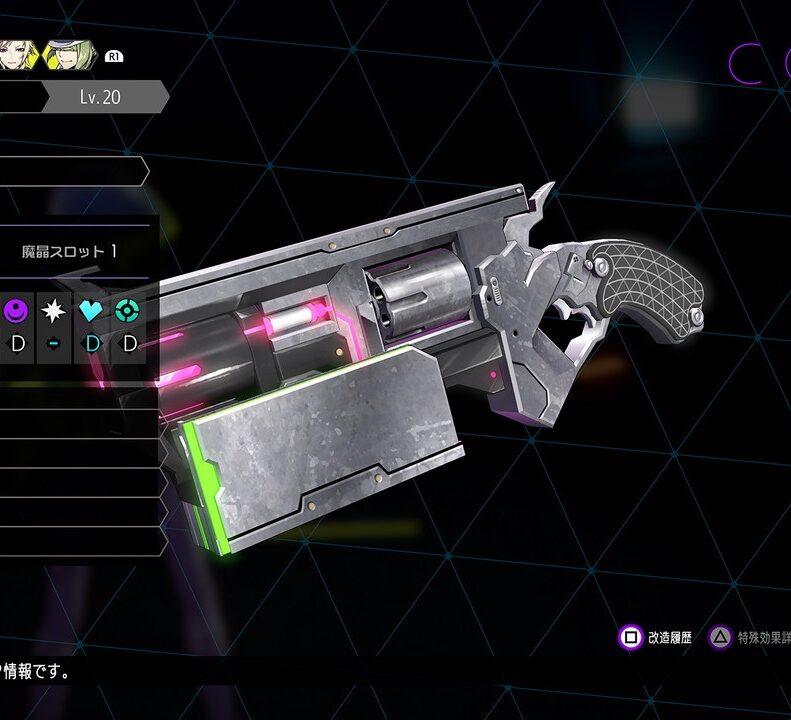This screenshot has width=791, height=720.
Task: Click the purple eye attribute icon
Action: click(14, 311)
